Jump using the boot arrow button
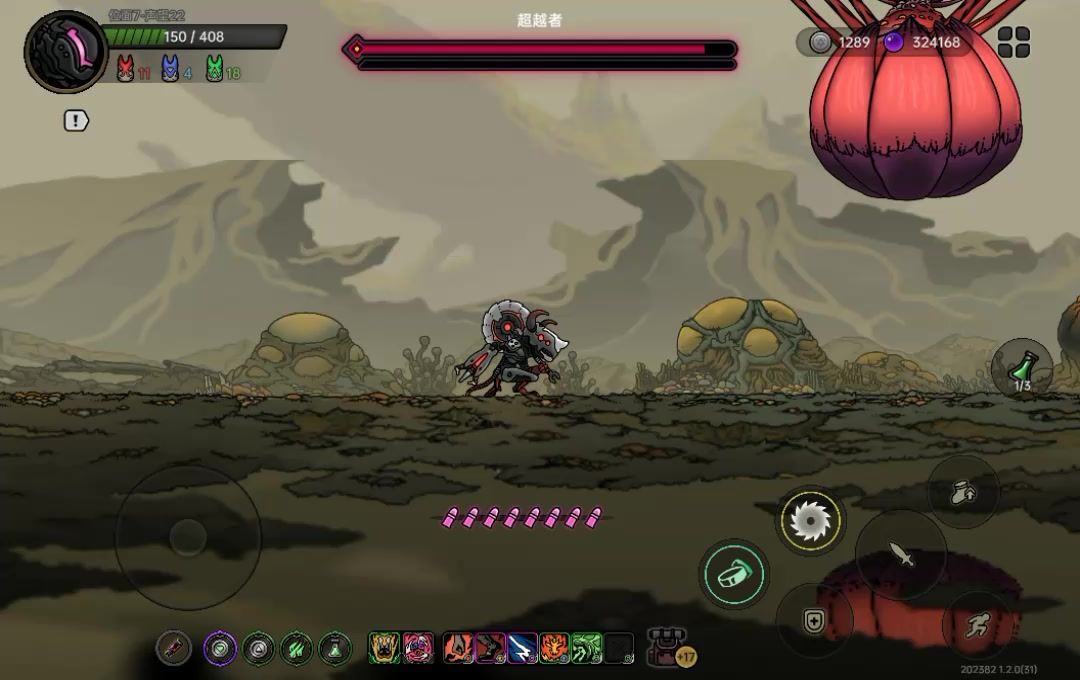This screenshot has width=1080, height=680. (962, 492)
